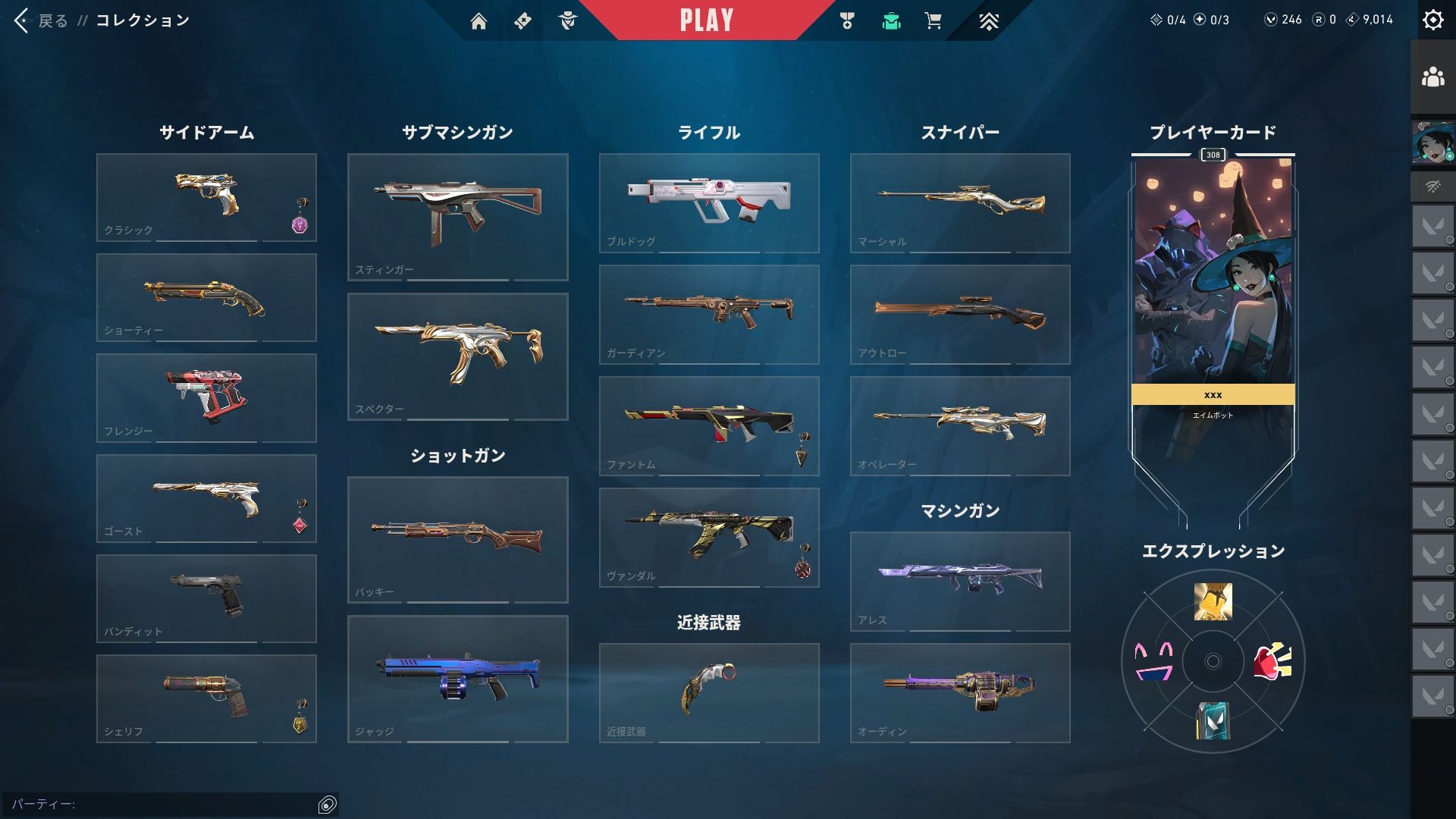The height and width of the screenshot is (819, 1456).
Task: Select the クラシック sidearm skin slot
Action: point(206,197)
